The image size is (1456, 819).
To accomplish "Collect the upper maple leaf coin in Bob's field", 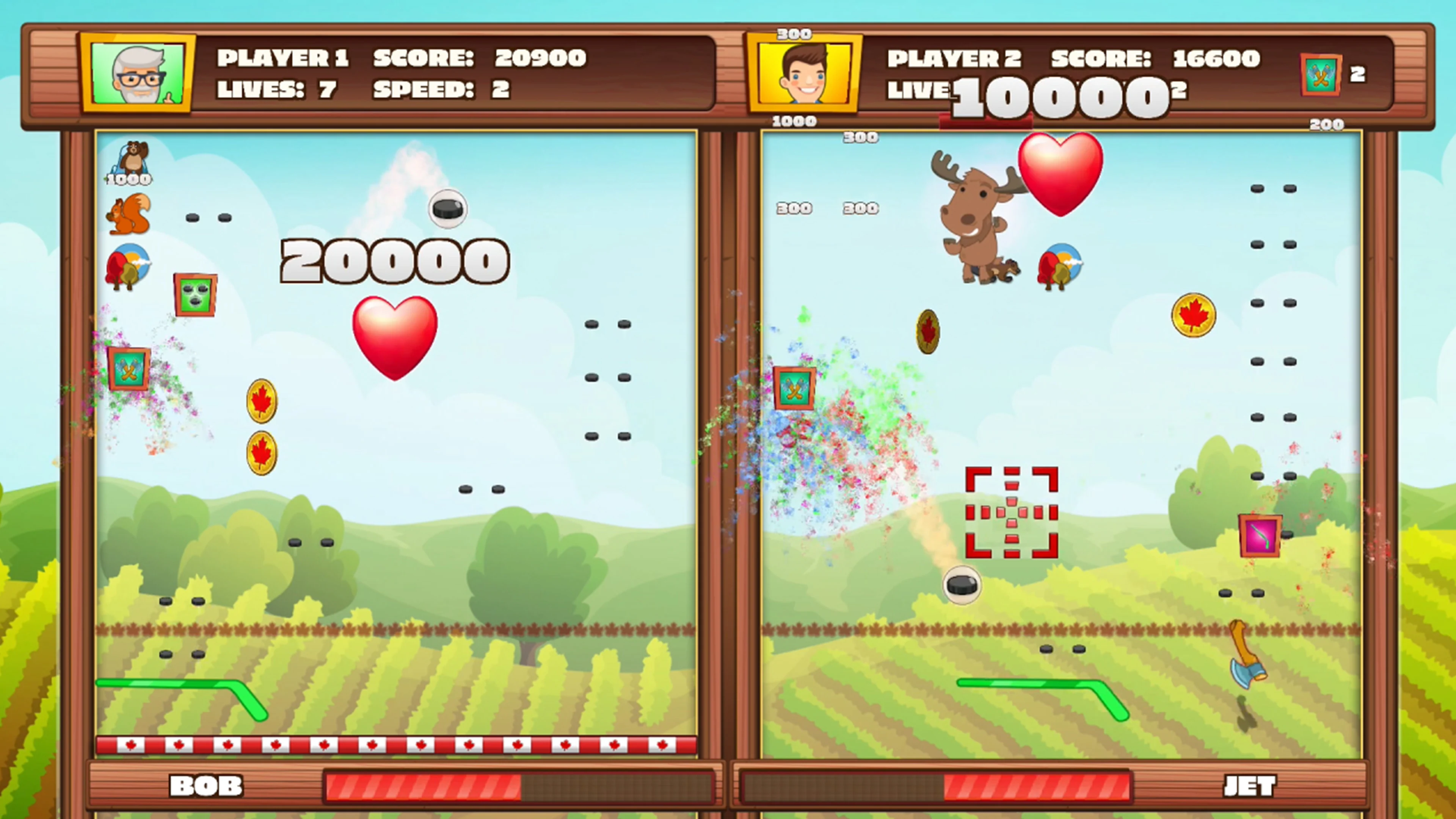I will click(x=262, y=401).
